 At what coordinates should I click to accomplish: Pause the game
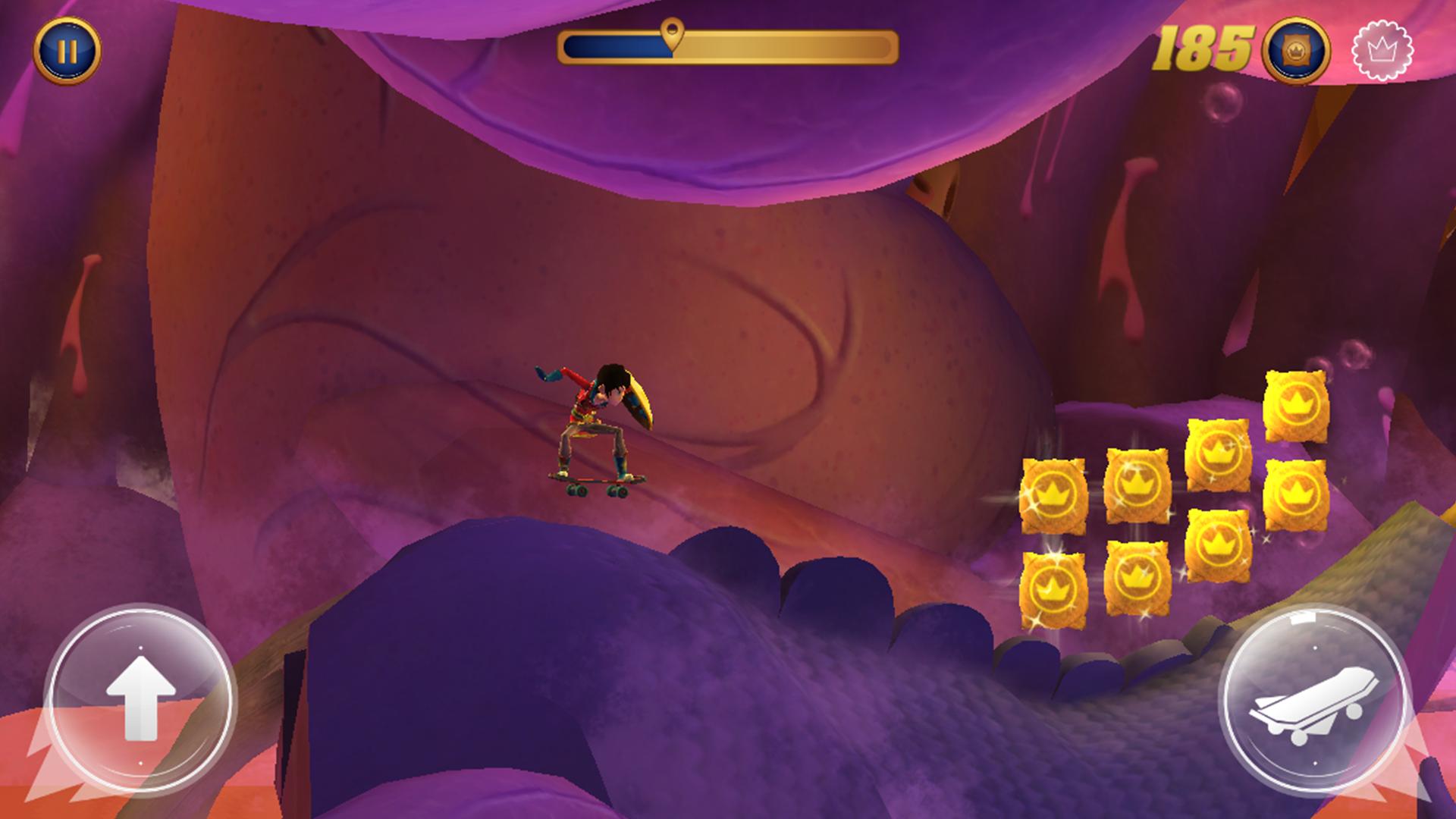click(67, 51)
